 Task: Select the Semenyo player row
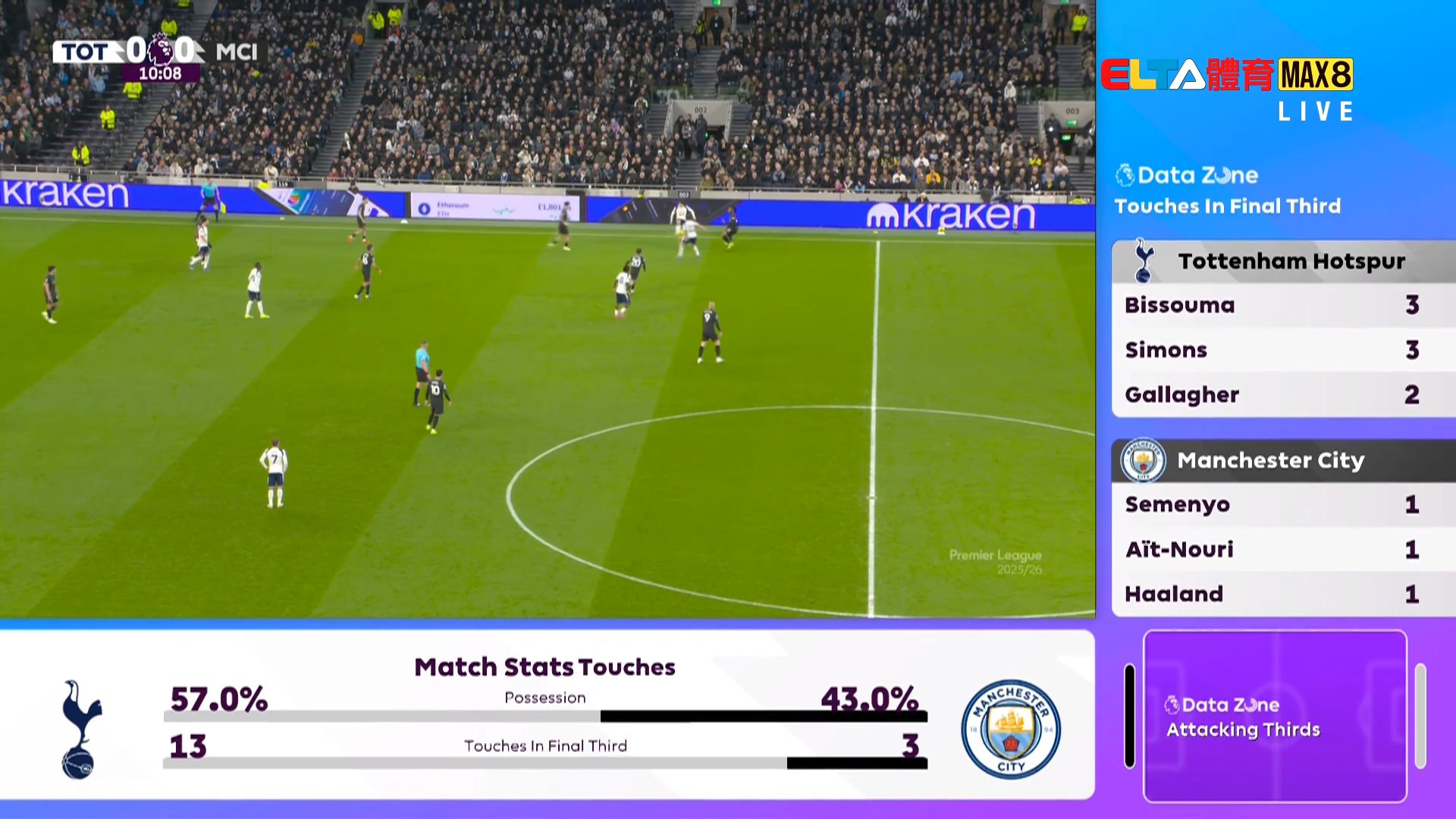1283,504
